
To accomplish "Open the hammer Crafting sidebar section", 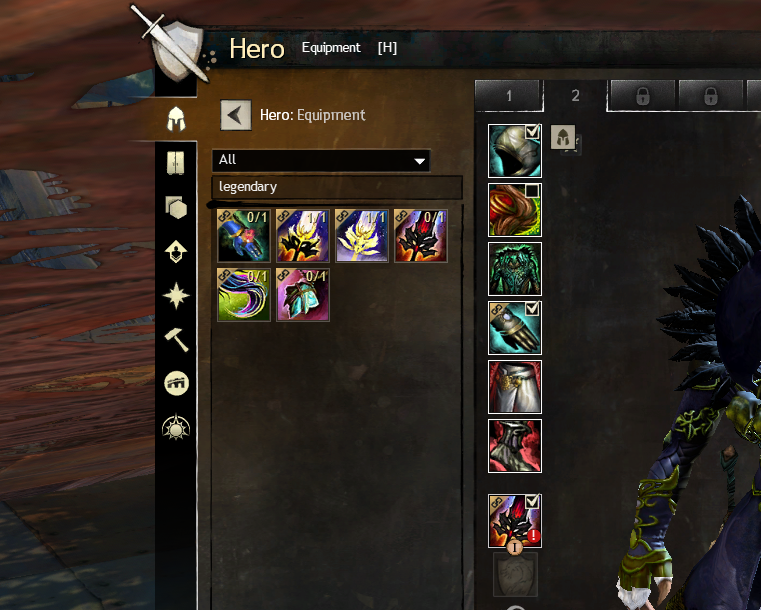I will (176, 340).
